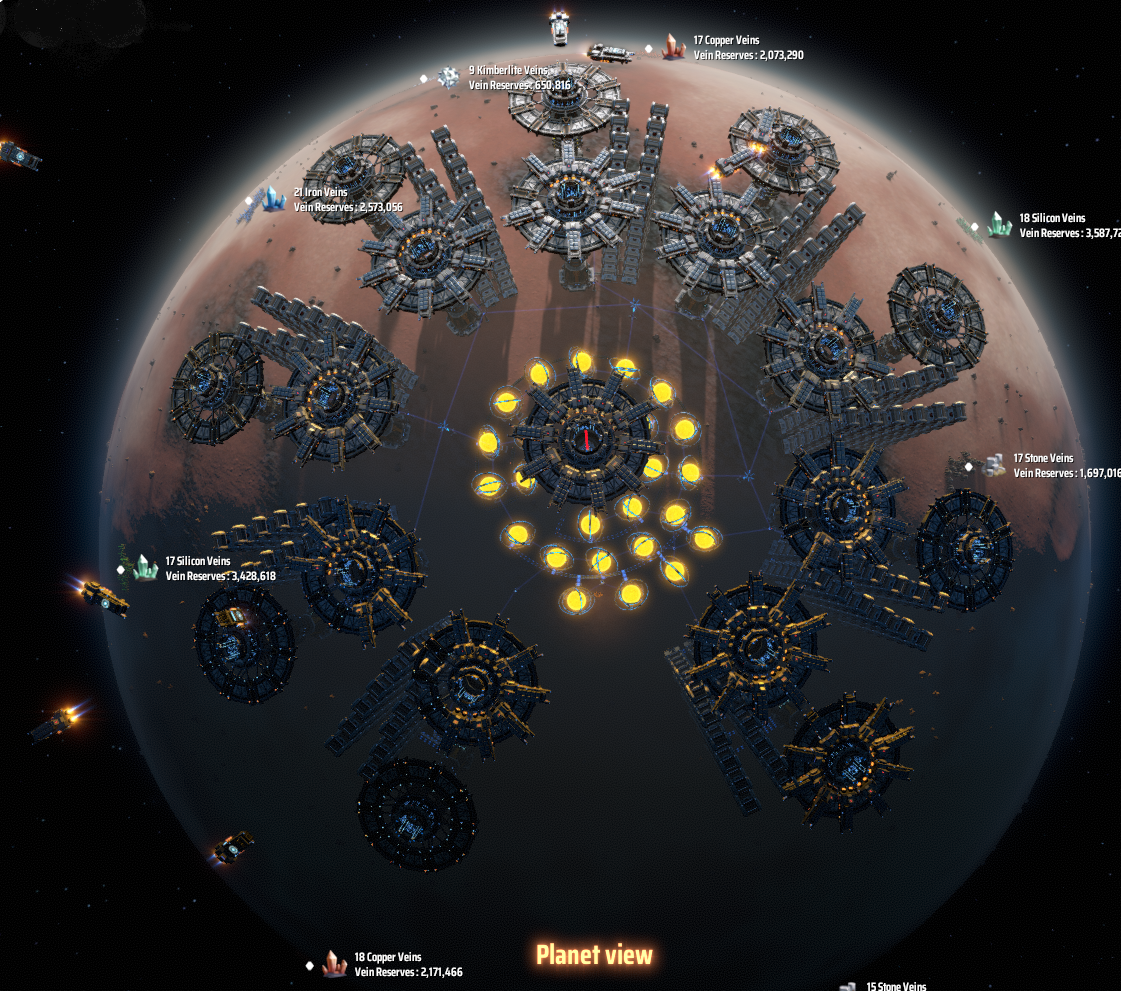Select the 18 Copper Veins marker
This screenshot has height=991, width=1121.
click(x=334, y=964)
